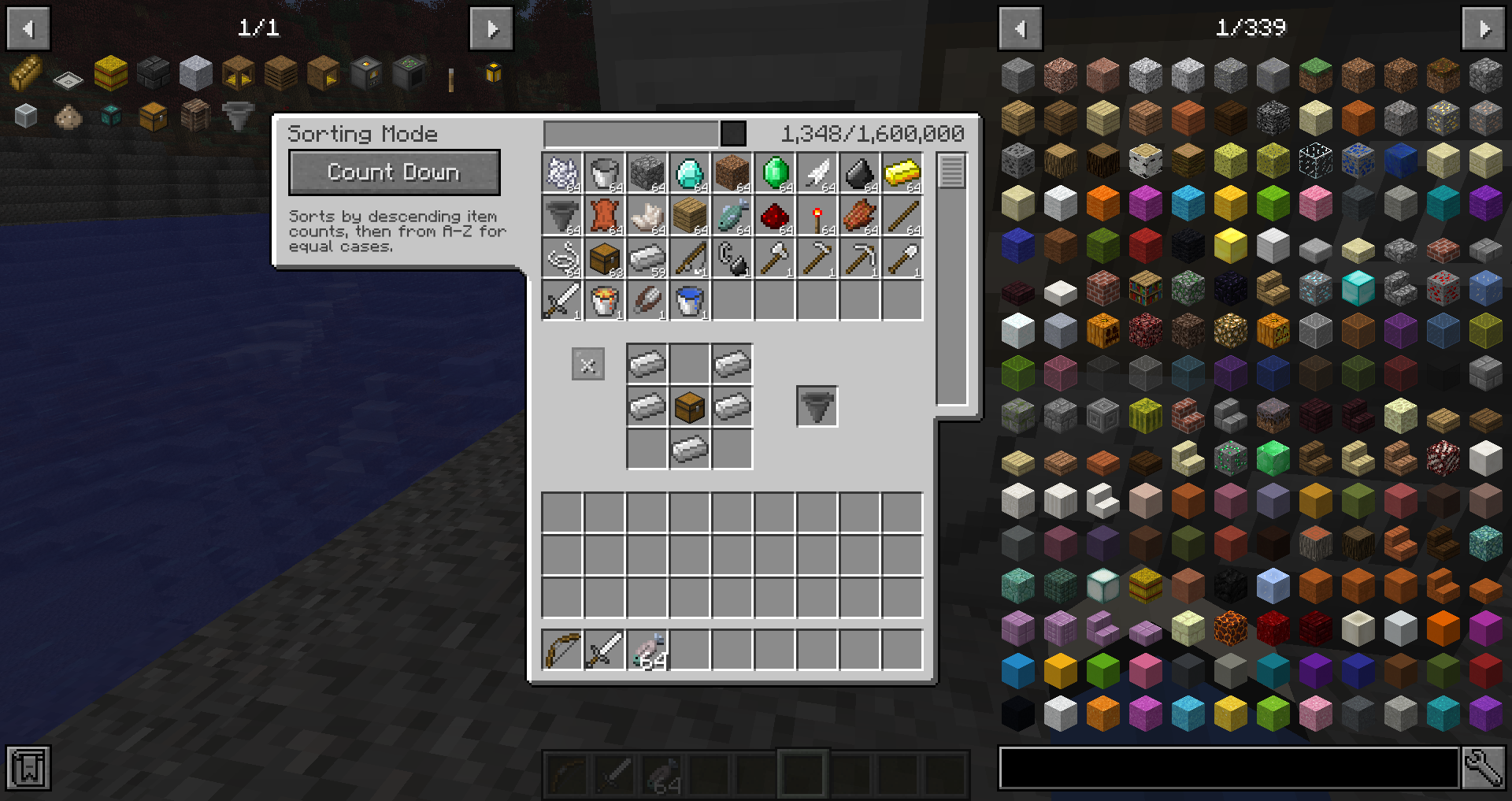Open JEI settings with the wrench icon
The height and width of the screenshot is (801, 1512).
click(x=1484, y=766)
